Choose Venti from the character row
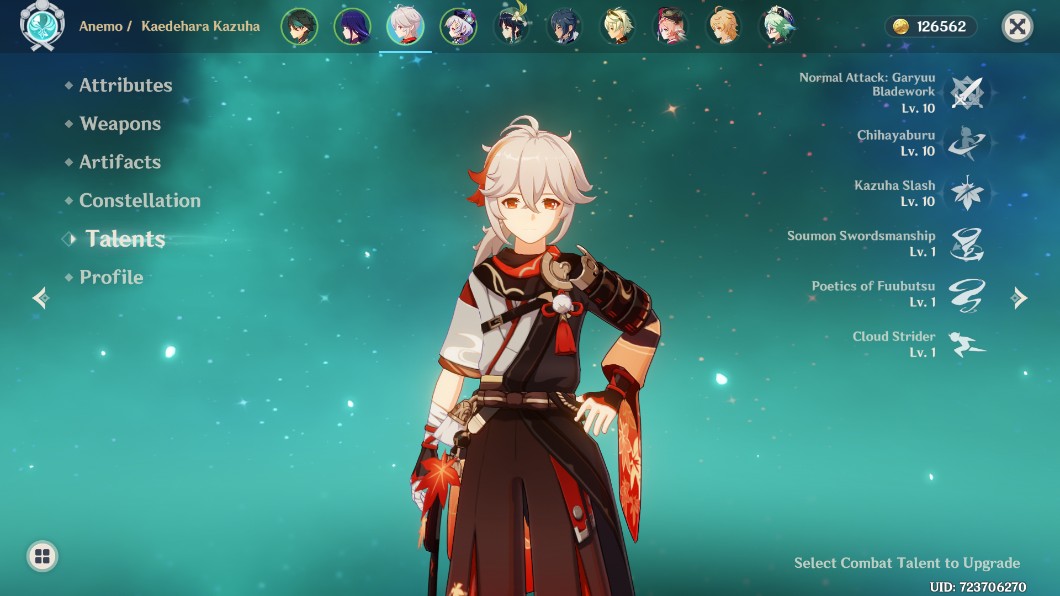 coord(512,27)
